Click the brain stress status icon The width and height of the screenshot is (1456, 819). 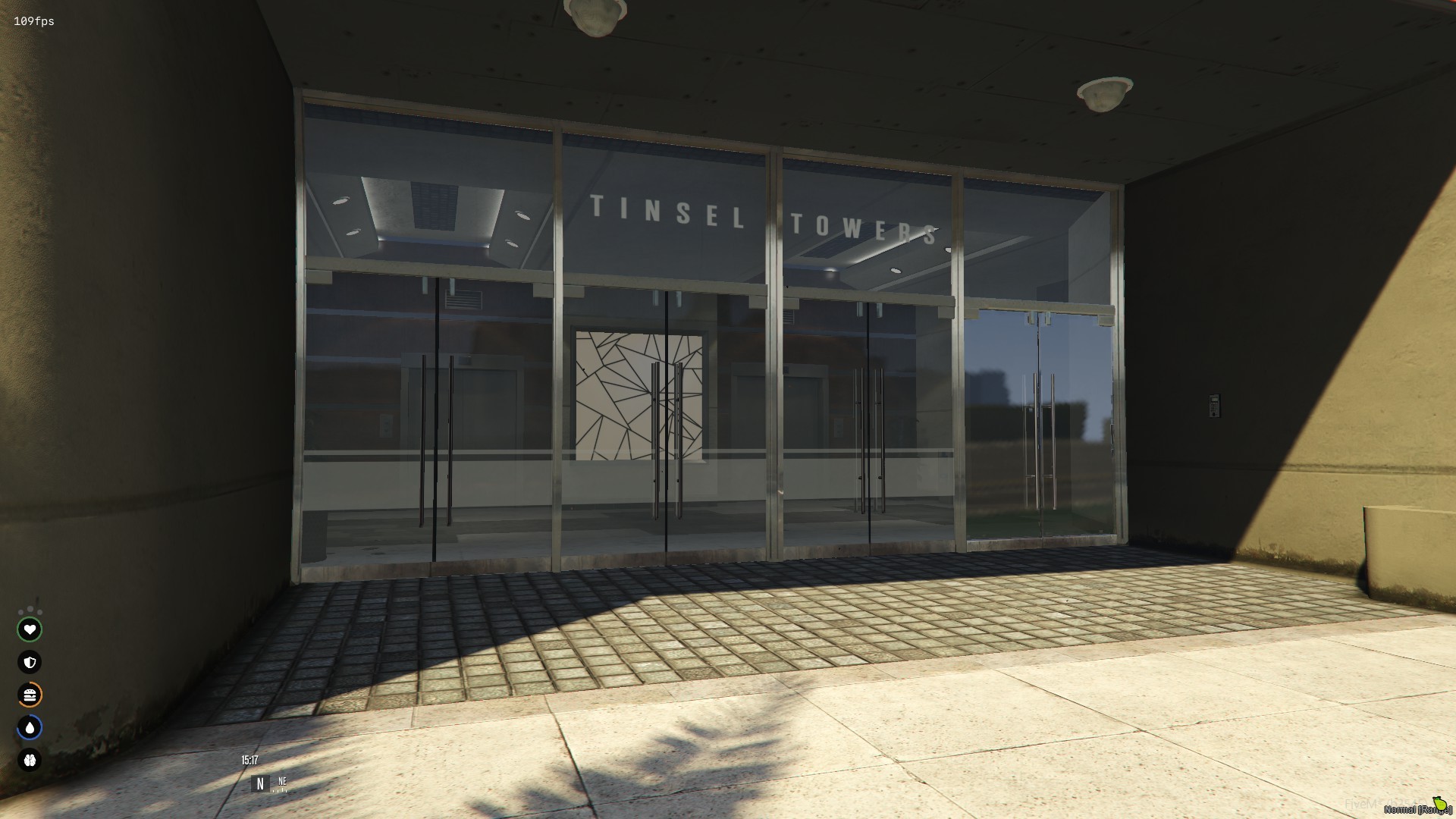tap(30, 760)
